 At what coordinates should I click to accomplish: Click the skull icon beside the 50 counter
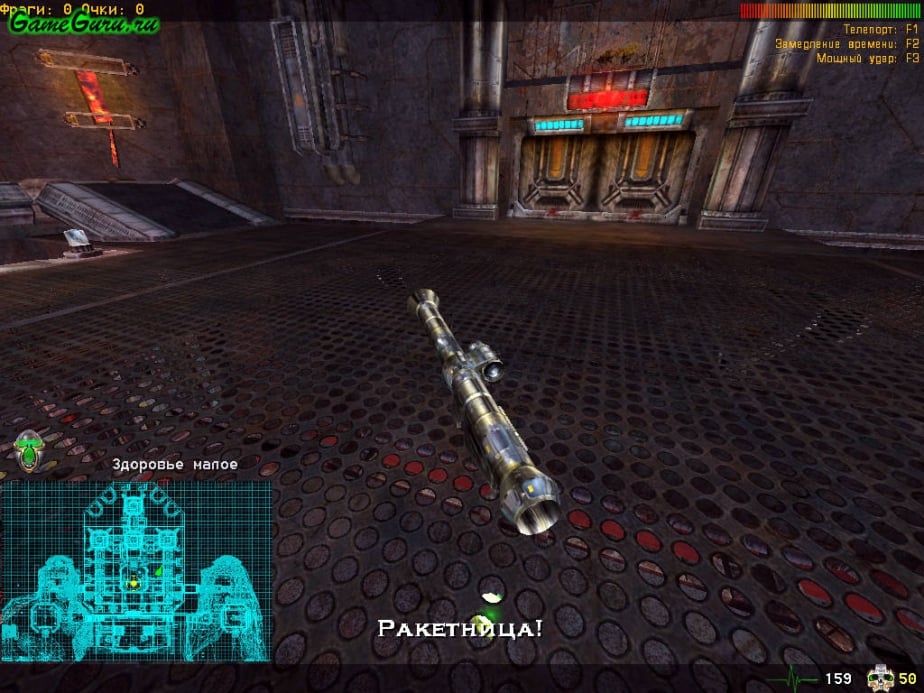tap(879, 680)
